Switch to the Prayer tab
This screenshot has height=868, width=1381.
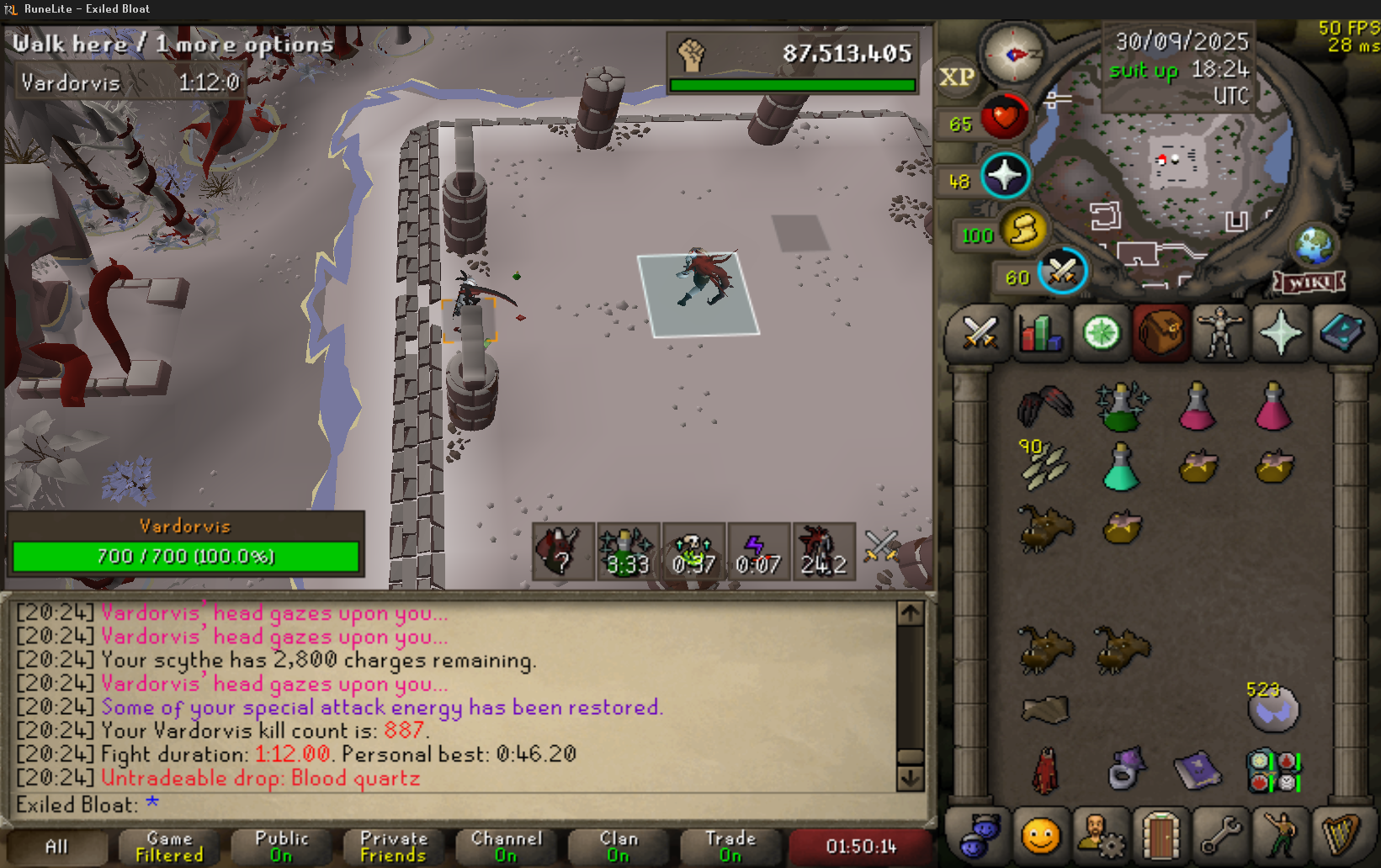(x=1280, y=333)
